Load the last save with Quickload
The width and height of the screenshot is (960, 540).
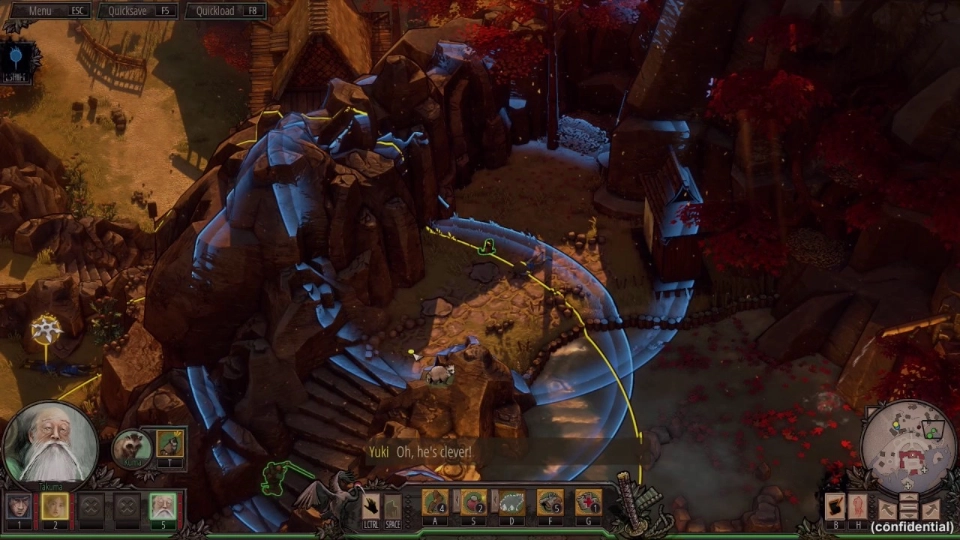pos(225,11)
